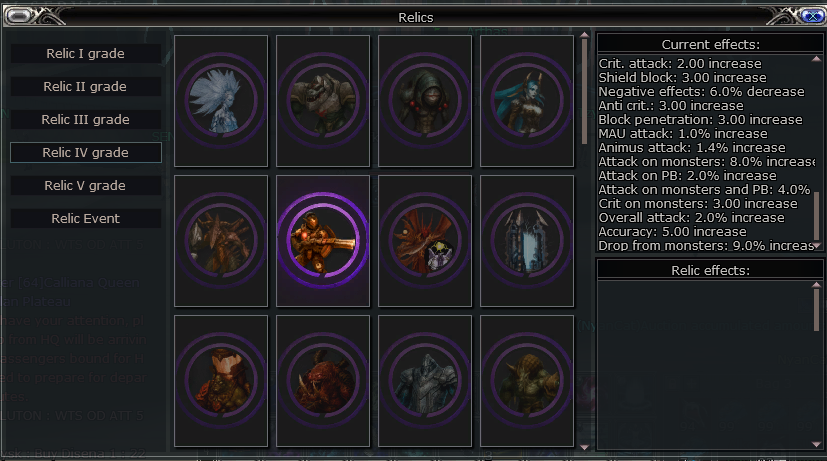827x461 pixels.
Task: Open the Relic III grade list
Action: [x=85, y=120]
